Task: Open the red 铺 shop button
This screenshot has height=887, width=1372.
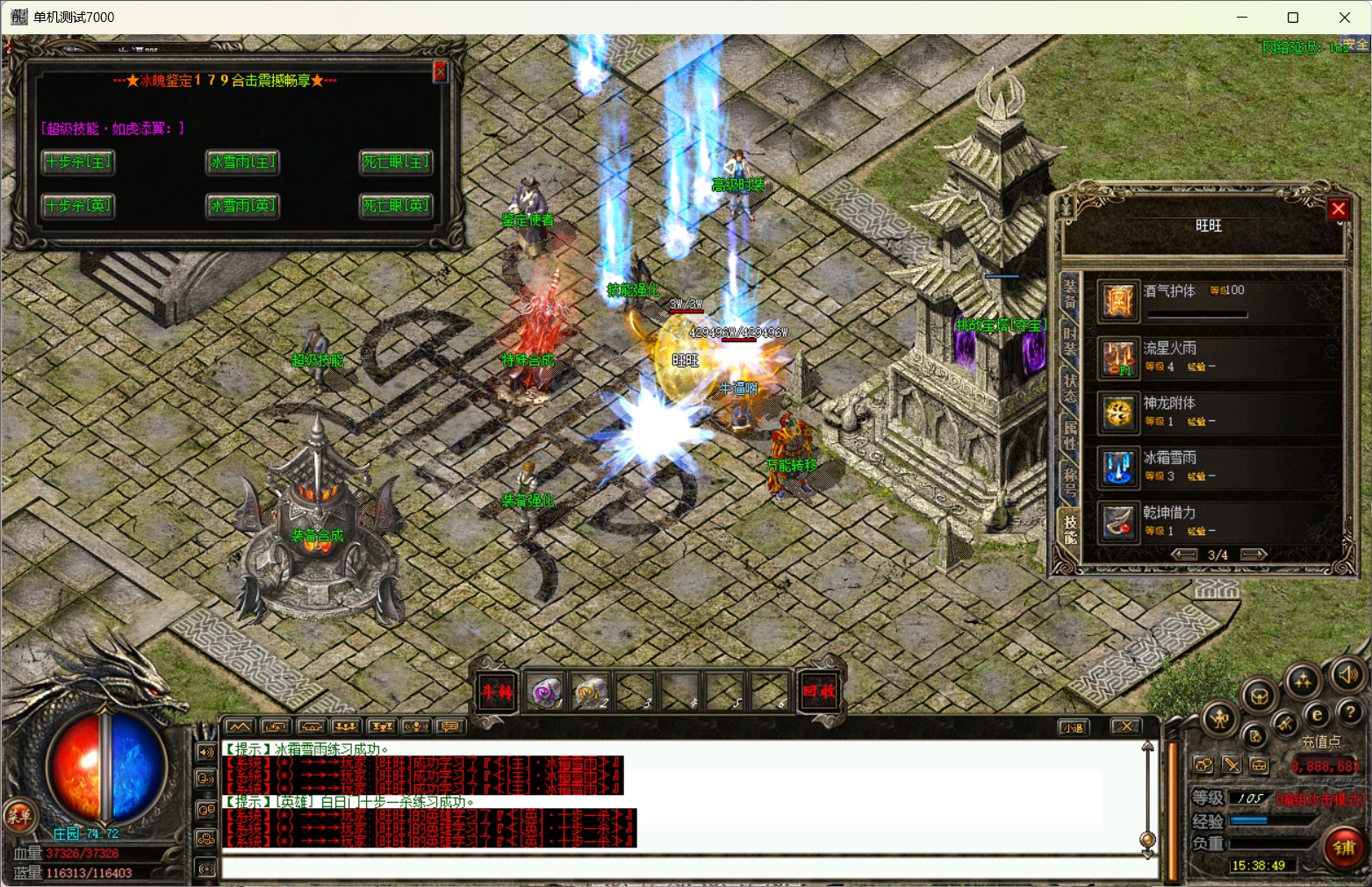Action: pyautogui.click(x=1344, y=847)
